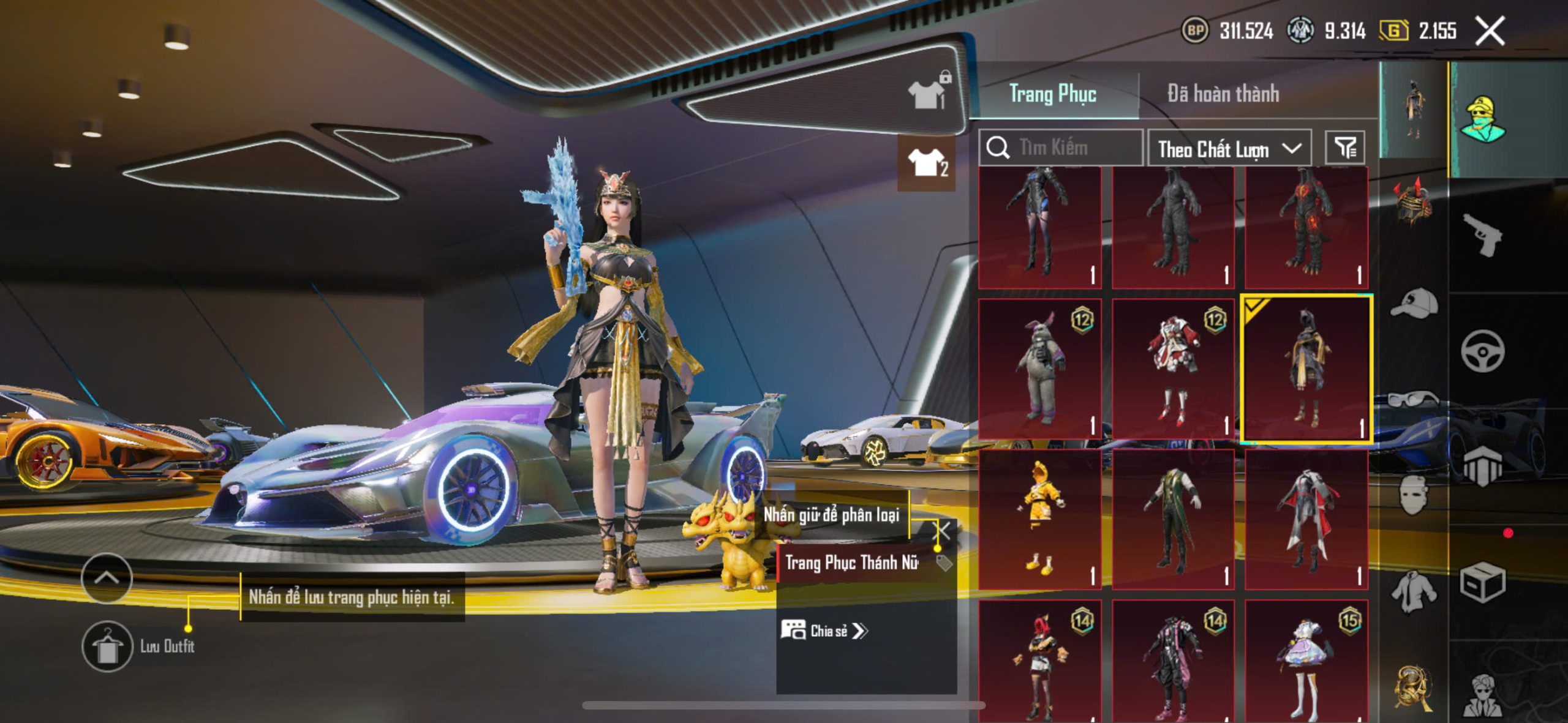Save the current outfit with Lưu Outfit
The image size is (1568, 723).
tap(108, 646)
